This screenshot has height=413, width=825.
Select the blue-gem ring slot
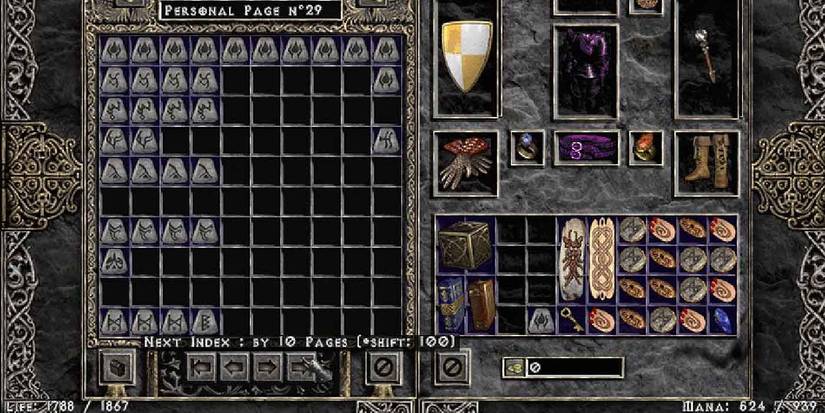[526, 148]
